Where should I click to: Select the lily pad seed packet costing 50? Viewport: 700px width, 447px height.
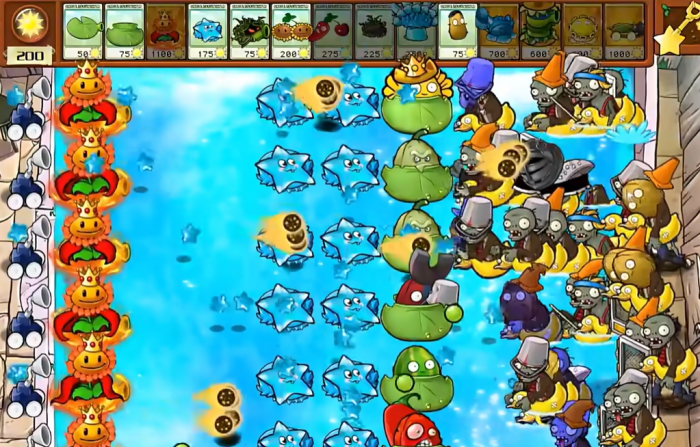82,30
